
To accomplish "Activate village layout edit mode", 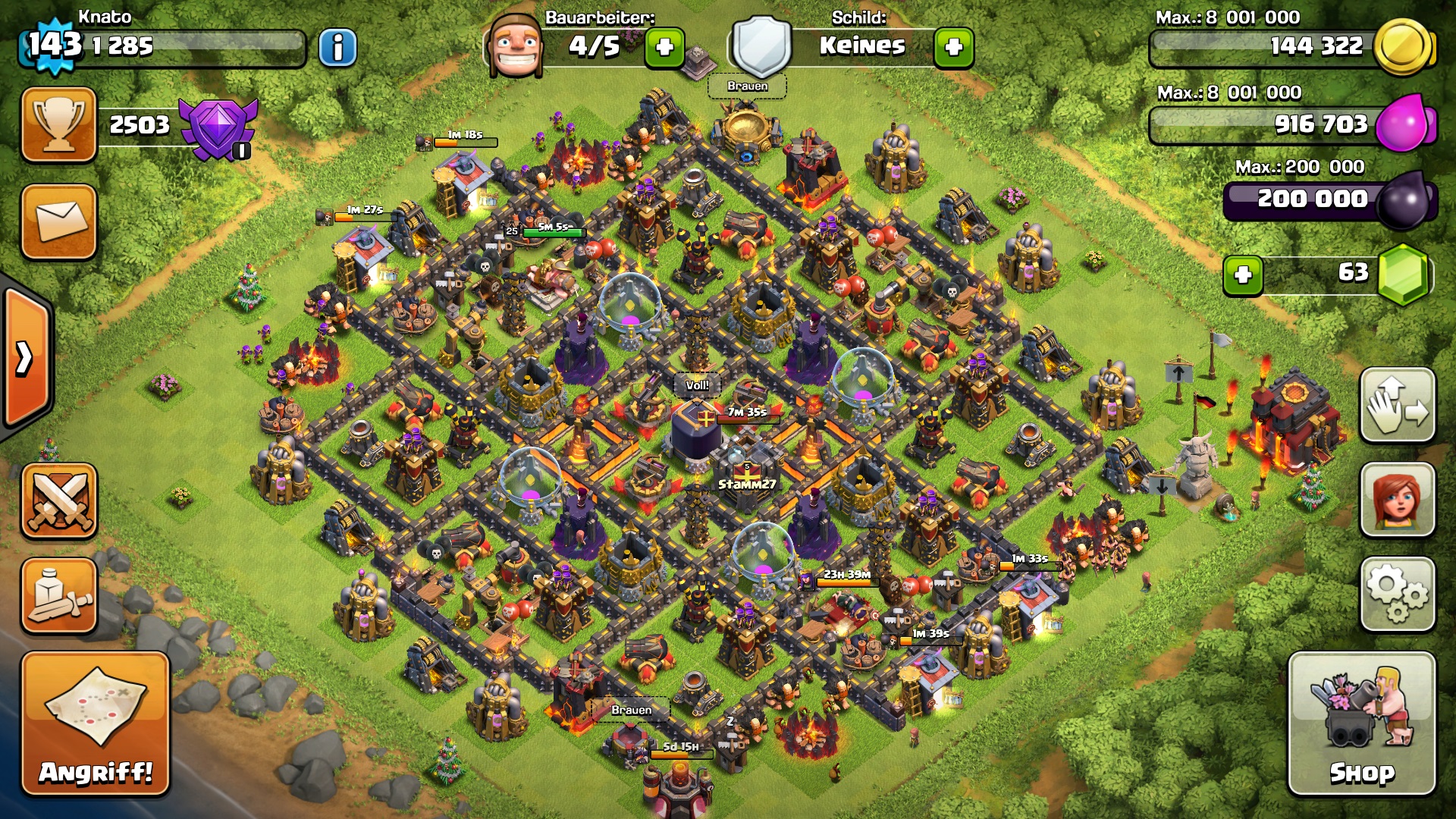I will click(1398, 406).
